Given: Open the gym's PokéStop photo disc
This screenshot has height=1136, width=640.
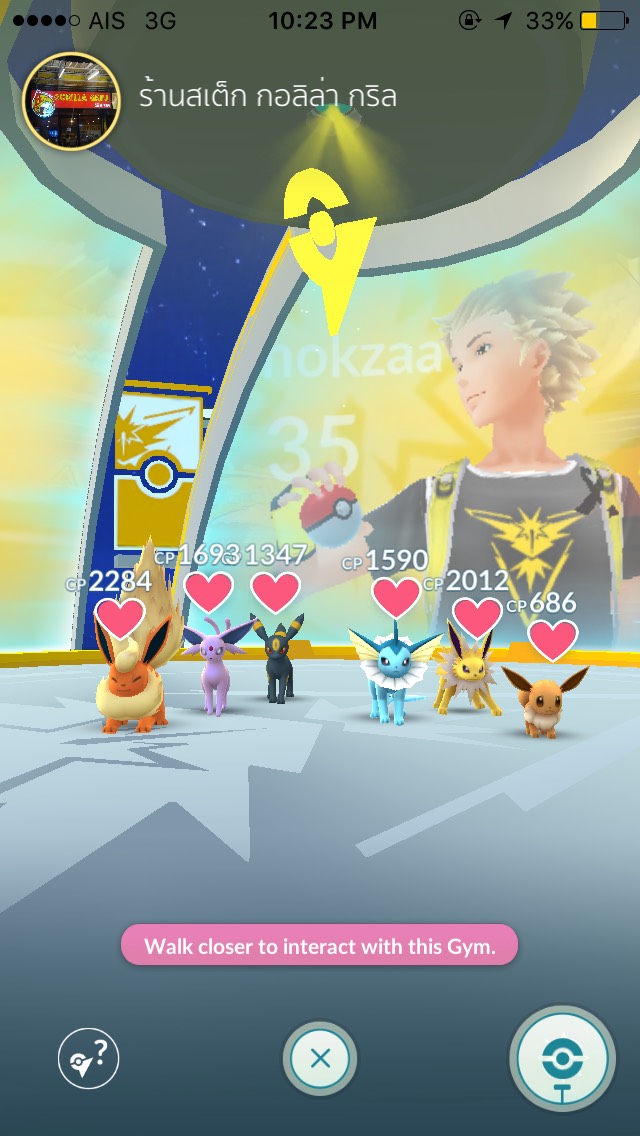Looking at the screenshot, I should tap(562, 1058).
